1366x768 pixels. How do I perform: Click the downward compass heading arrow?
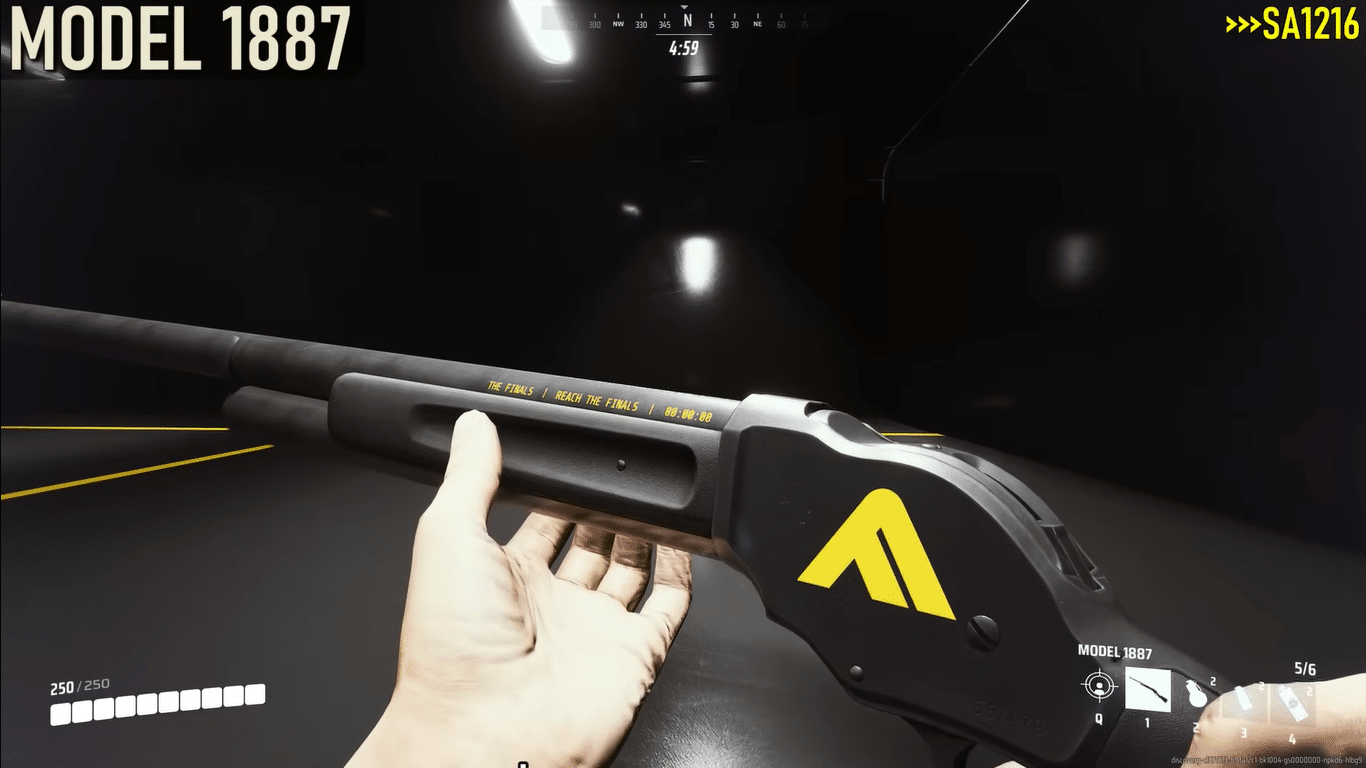(x=685, y=7)
